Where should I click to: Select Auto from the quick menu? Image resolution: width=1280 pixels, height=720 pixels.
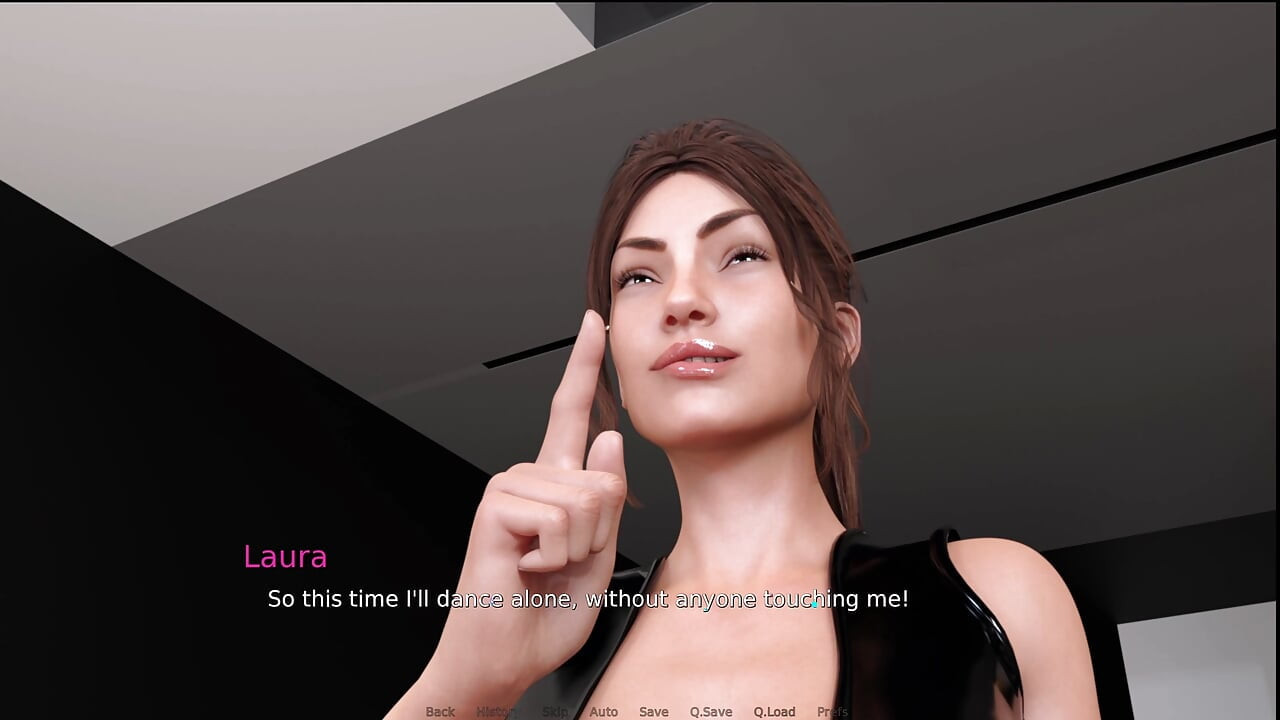[604, 711]
